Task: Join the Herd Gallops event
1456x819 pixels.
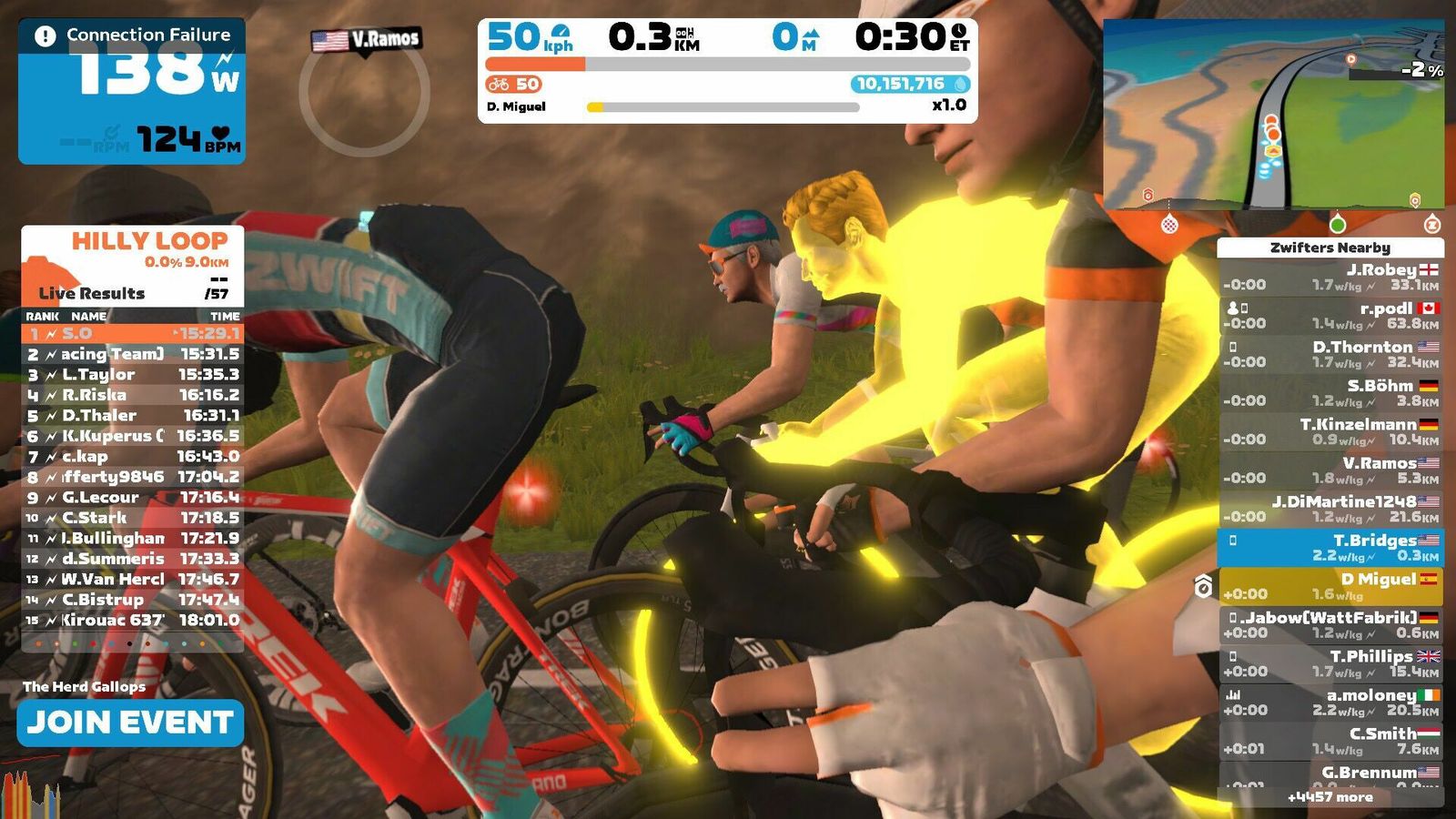Action: pos(130,723)
